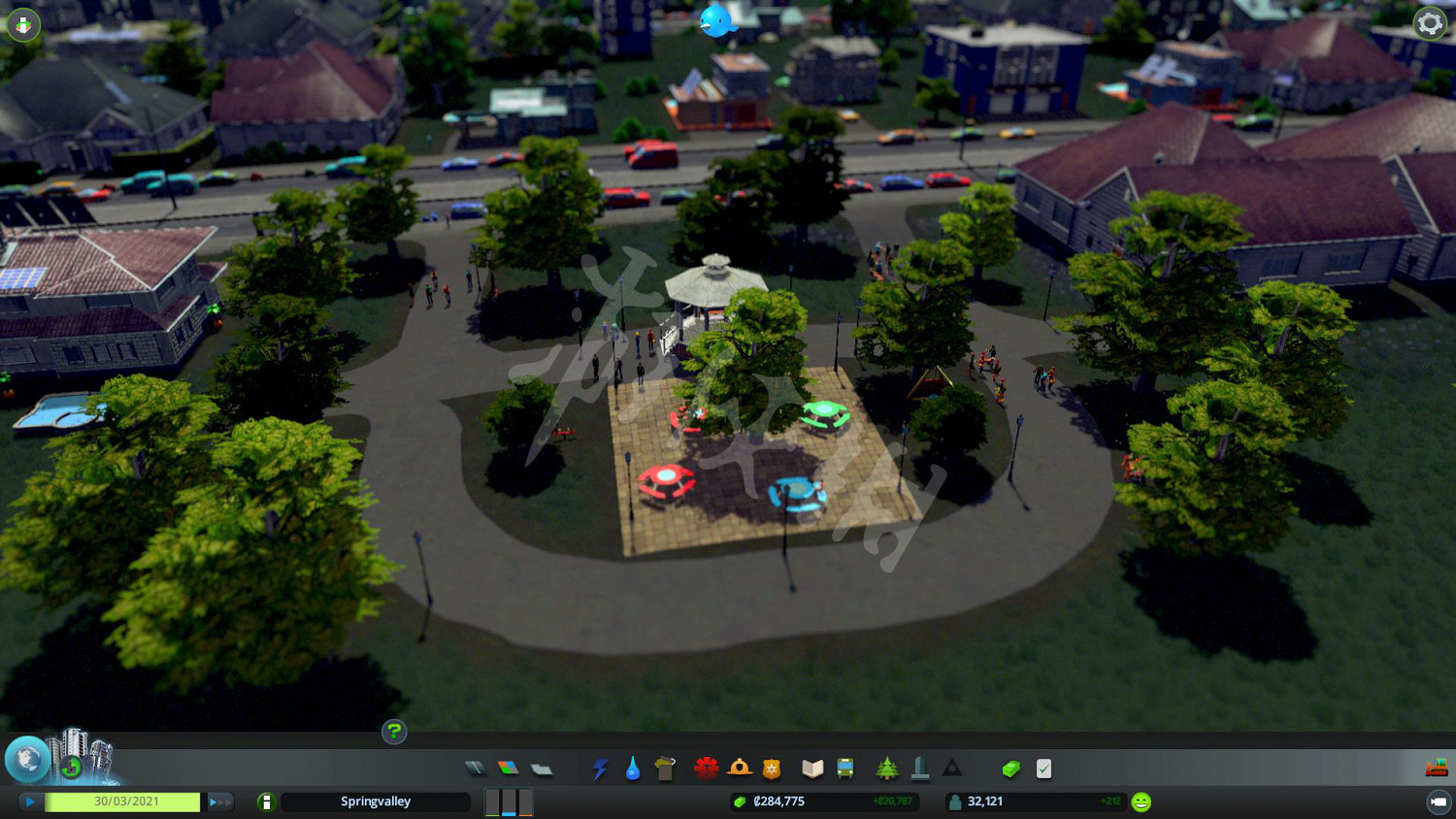This screenshot has height=819, width=1456.
Task: Open the Parks and Recreation menu
Action: point(886,768)
